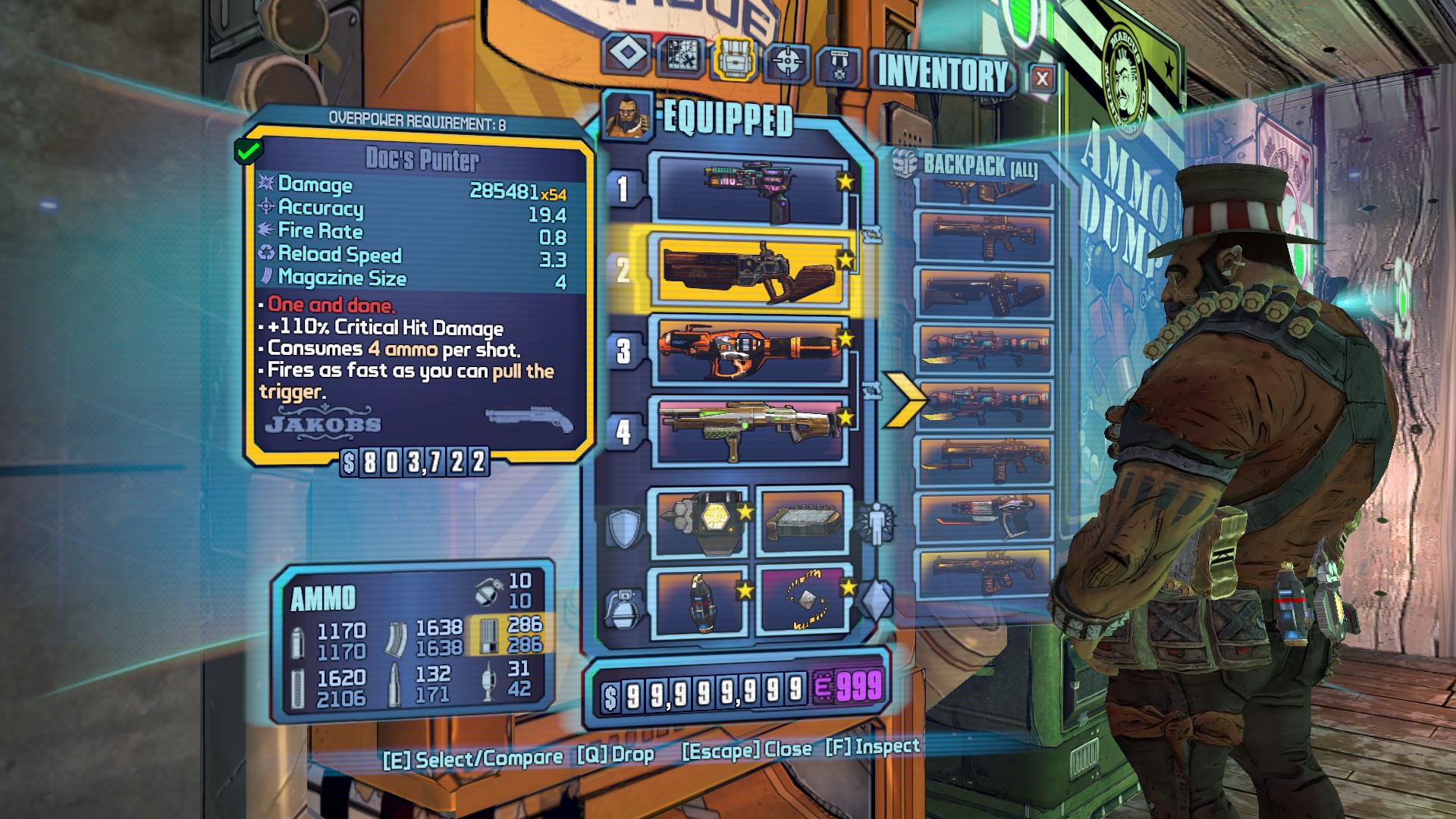Close the inventory with the X button

(1042, 77)
